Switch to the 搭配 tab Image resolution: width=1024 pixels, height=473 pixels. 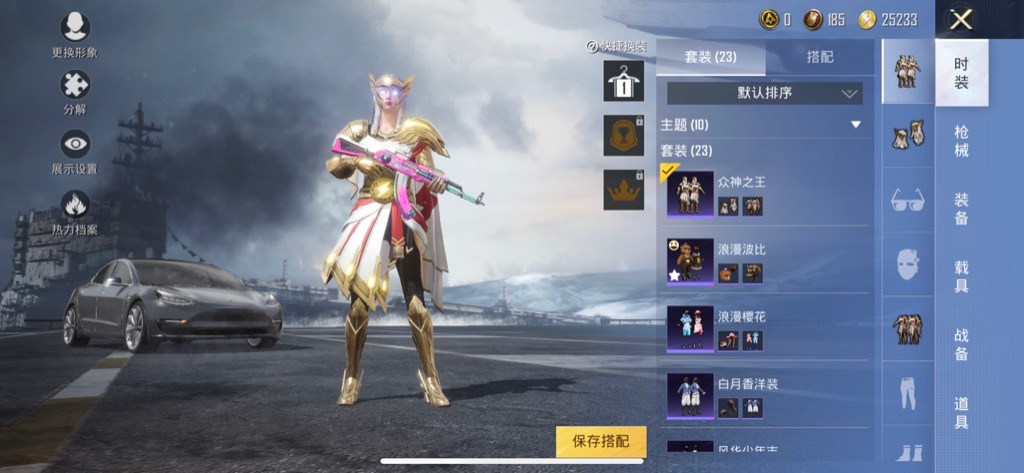pyautogui.click(x=819, y=57)
